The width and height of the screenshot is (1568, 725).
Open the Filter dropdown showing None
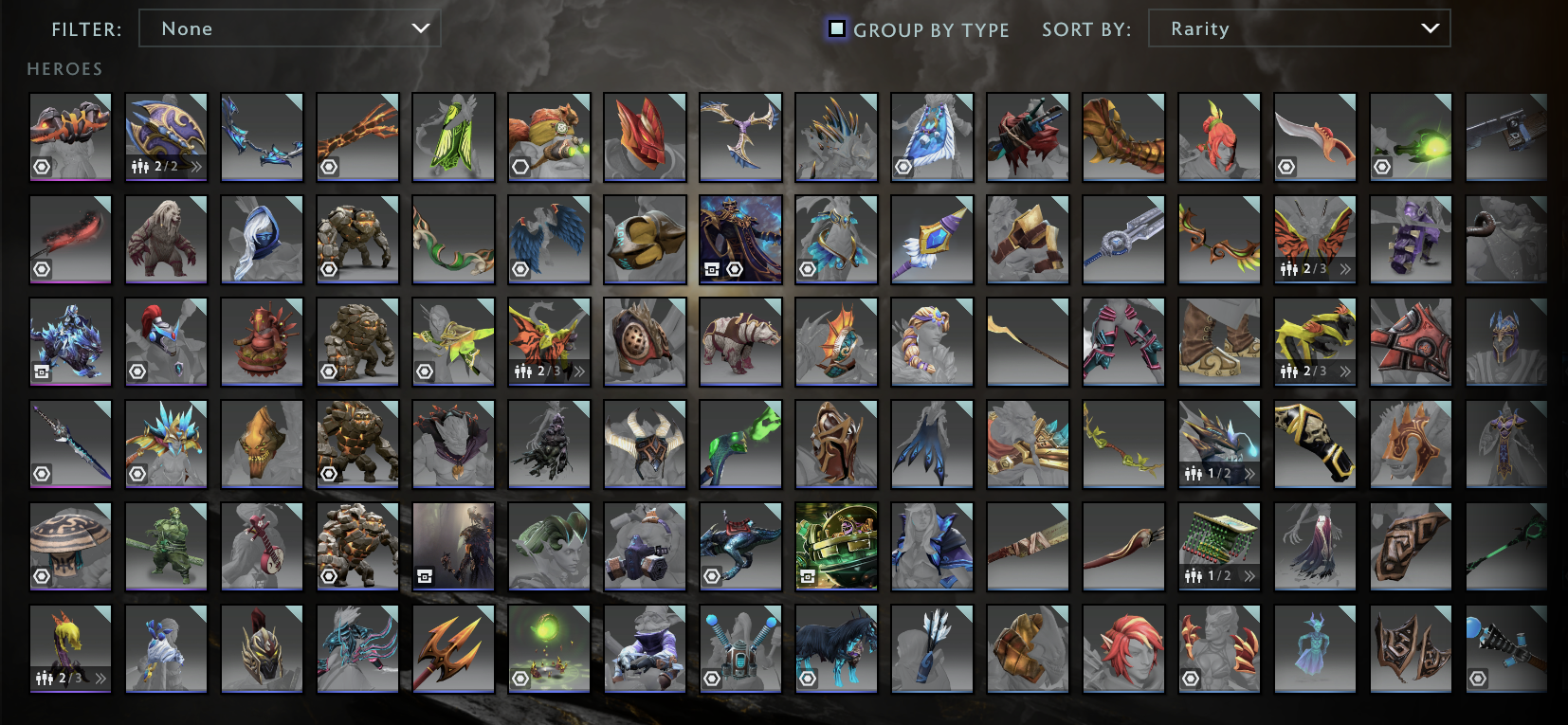(289, 28)
